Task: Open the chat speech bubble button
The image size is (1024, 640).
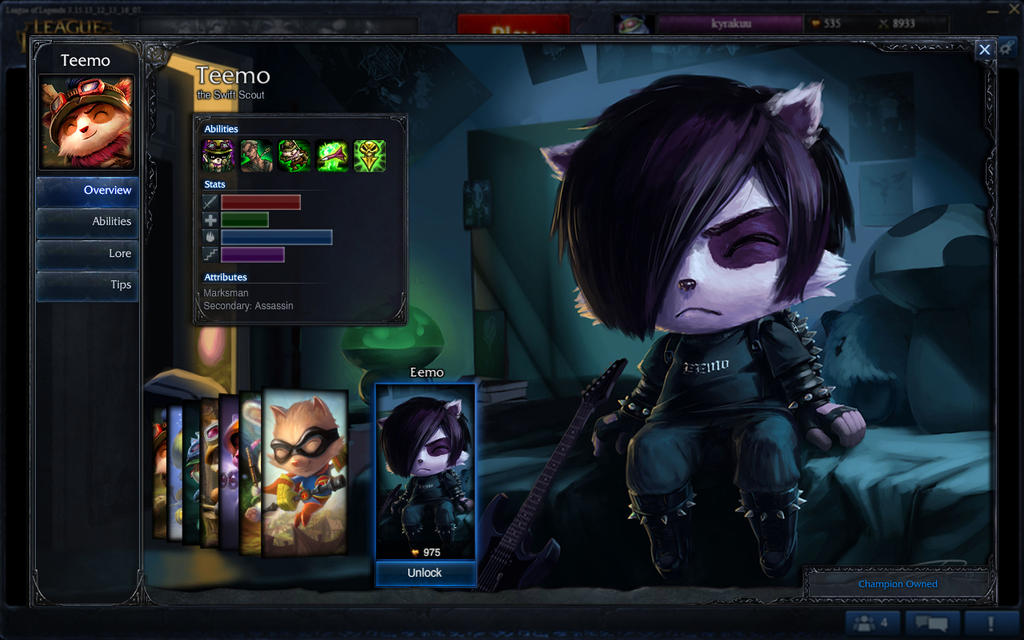Action: 932,623
